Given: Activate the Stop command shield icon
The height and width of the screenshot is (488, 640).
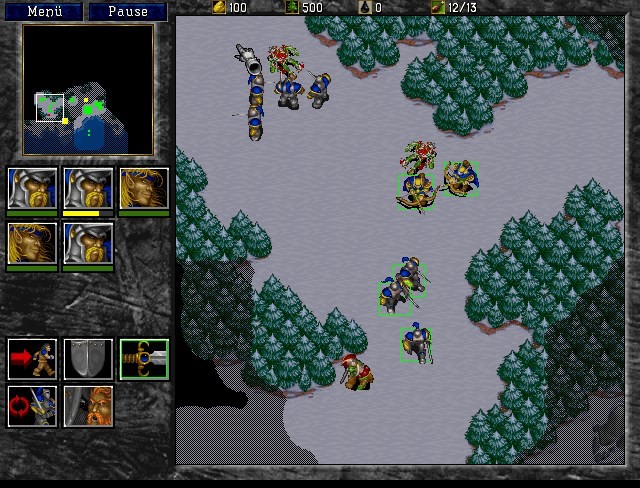Looking at the screenshot, I should click(x=88, y=358).
